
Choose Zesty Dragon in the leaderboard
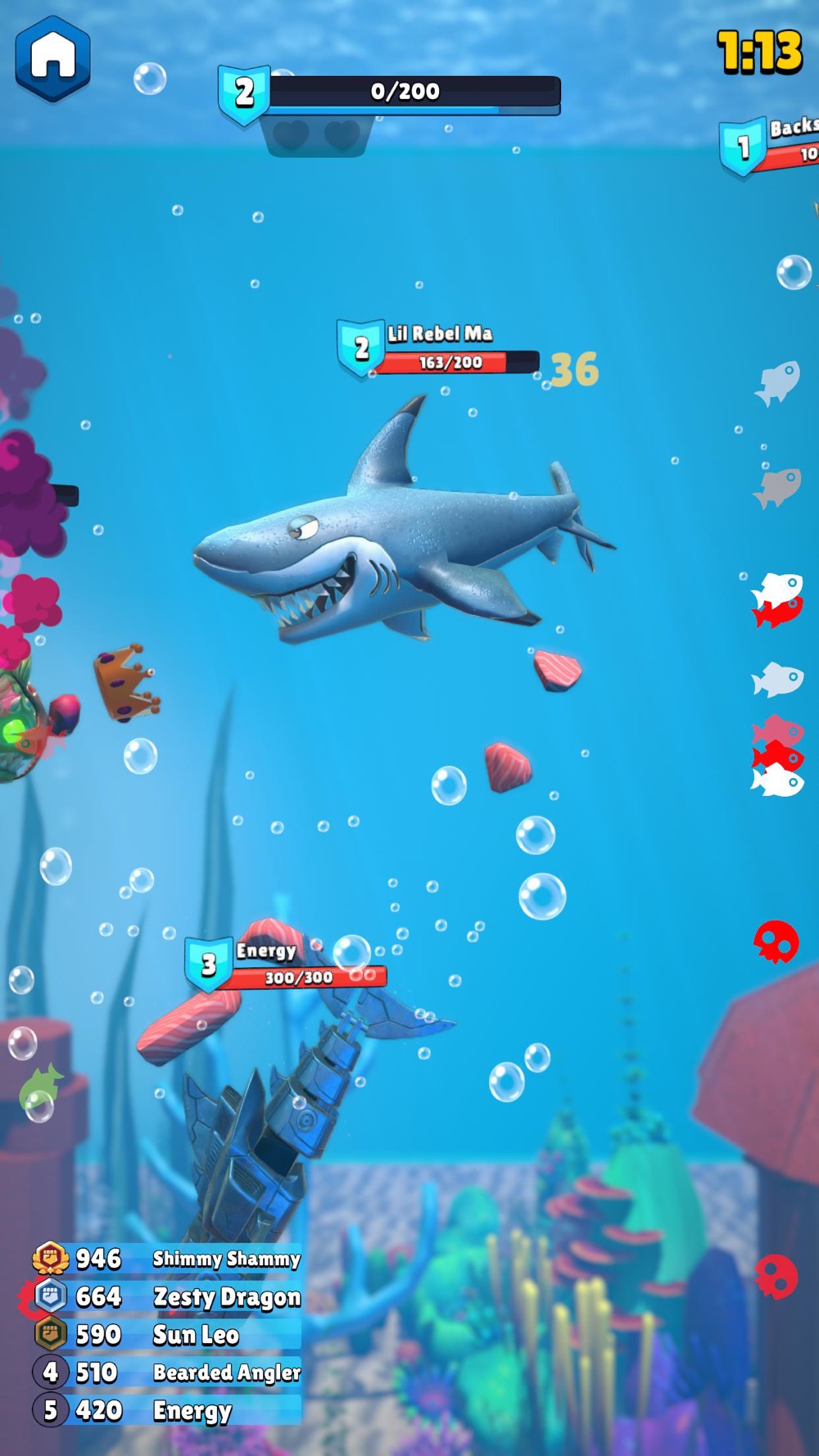coord(168,1296)
